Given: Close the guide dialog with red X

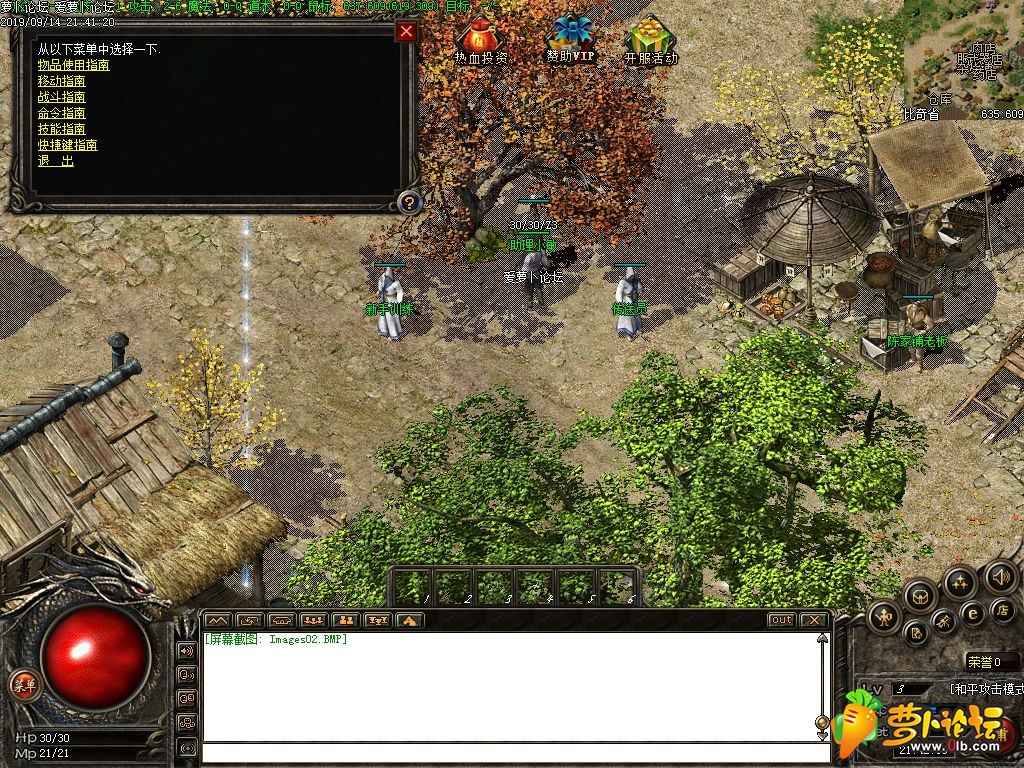Looking at the screenshot, I should (x=406, y=31).
